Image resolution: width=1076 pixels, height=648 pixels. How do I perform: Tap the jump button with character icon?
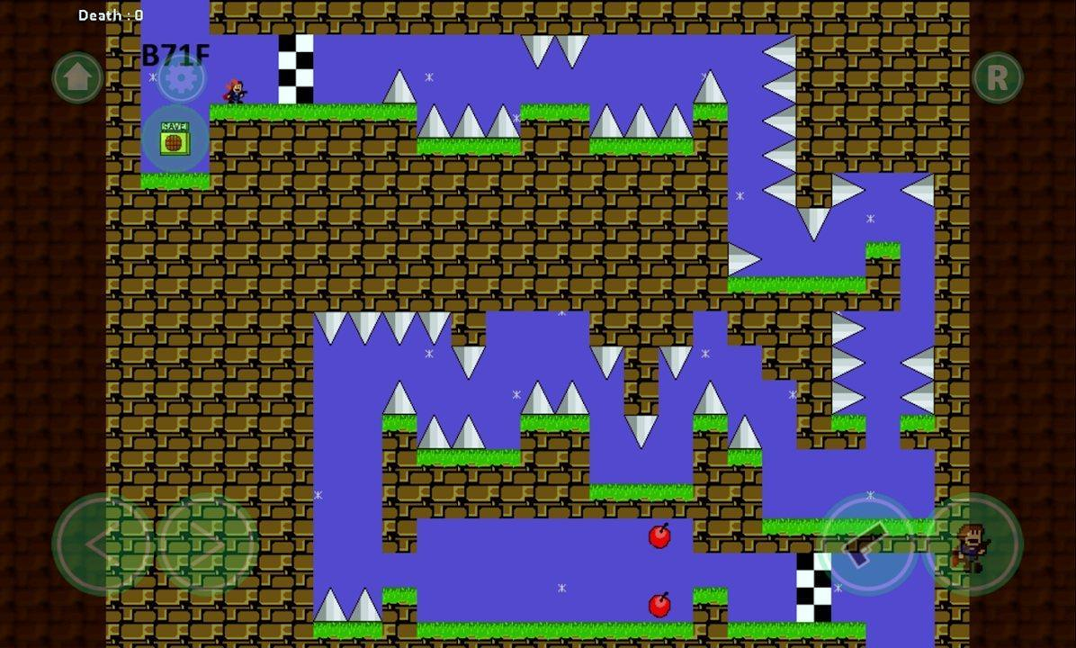pyautogui.click(x=971, y=545)
